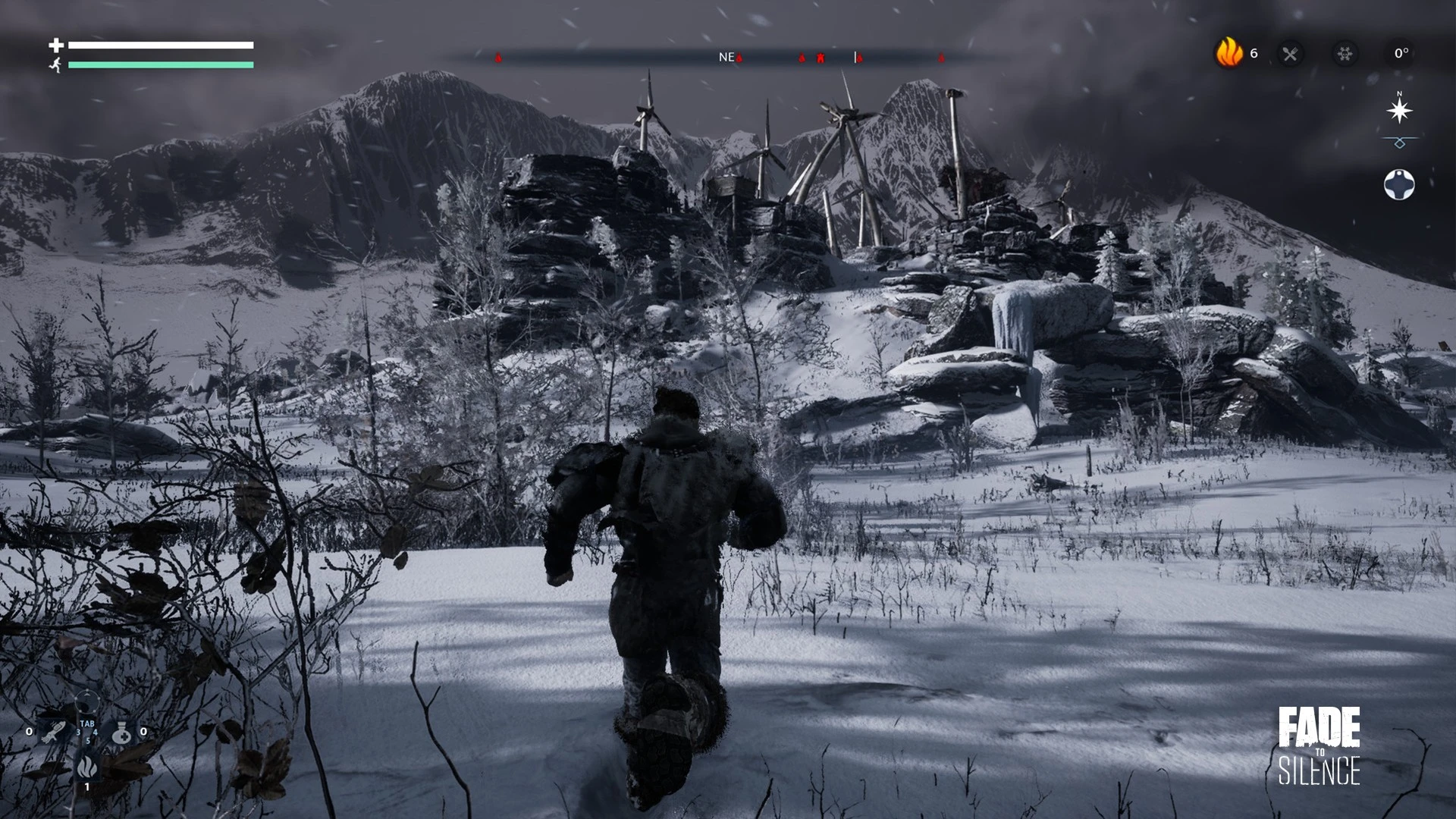
Task: Click the fork and spoon hunger icon
Action: [1290, 54]
